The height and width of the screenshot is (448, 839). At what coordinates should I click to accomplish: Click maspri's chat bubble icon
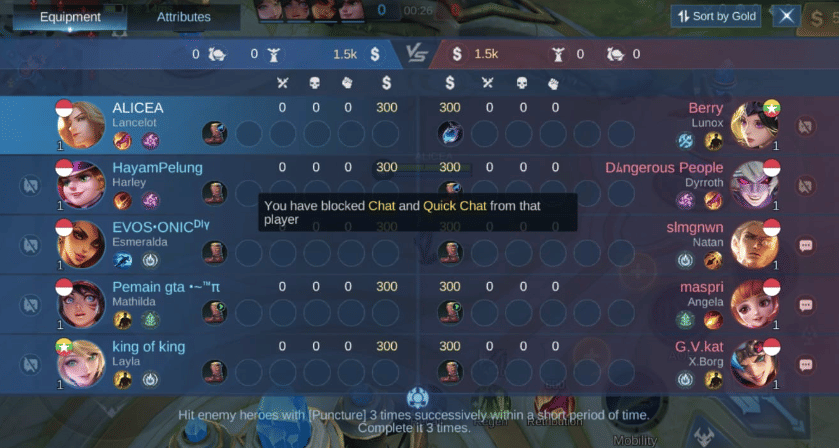pos(806,304)
